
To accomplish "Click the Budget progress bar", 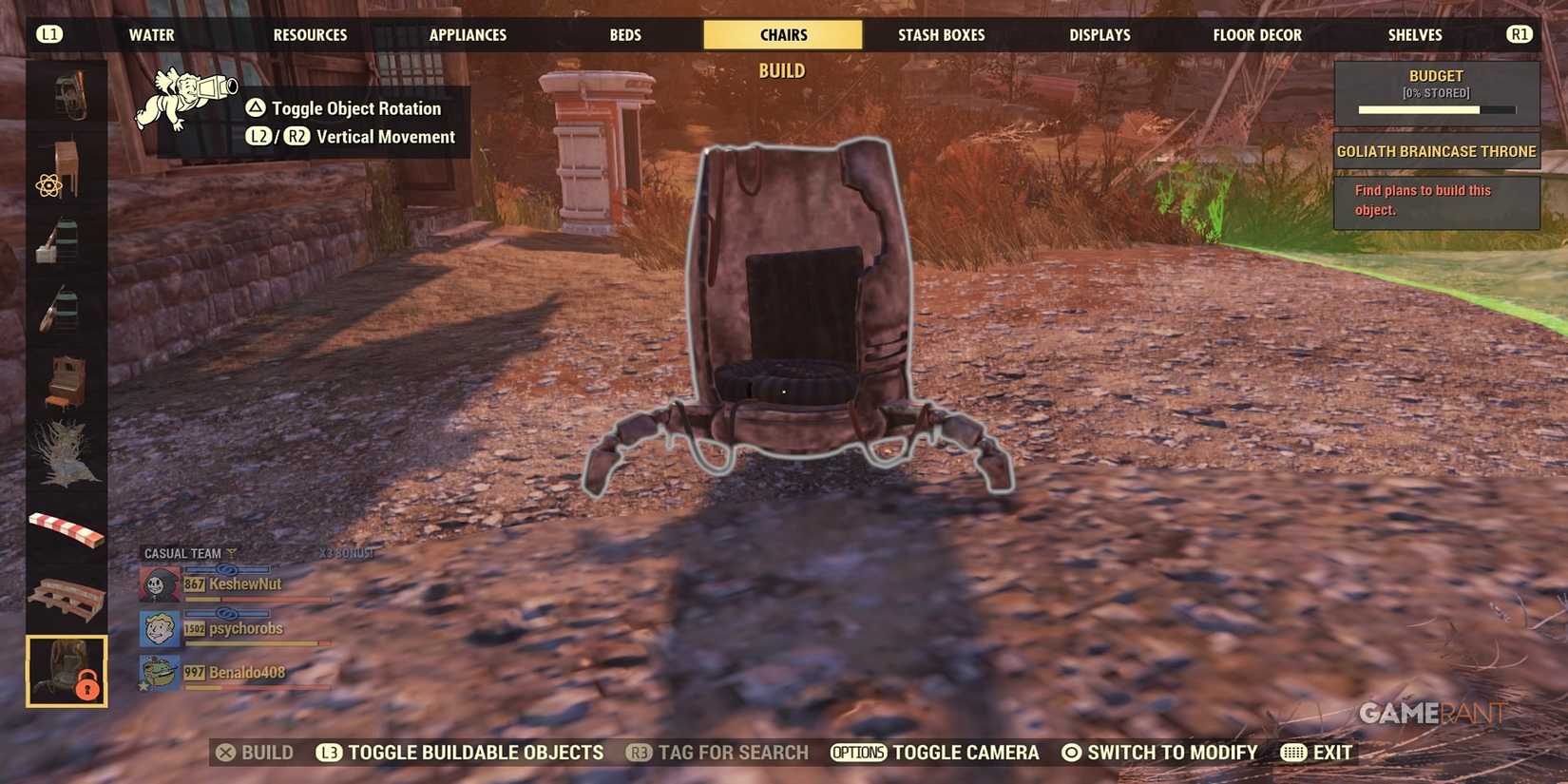I will click(1436, 108).
